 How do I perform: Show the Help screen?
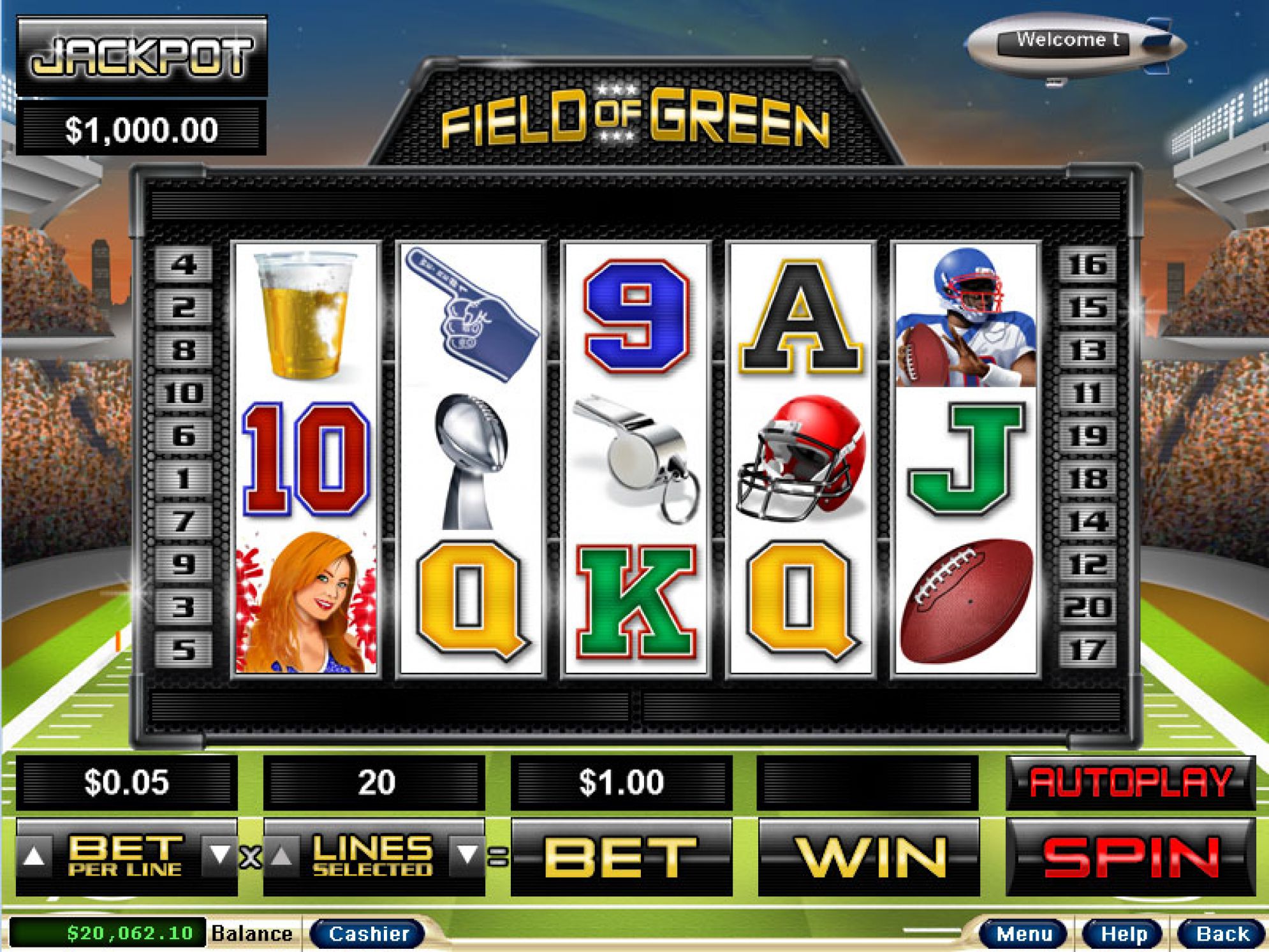[x=1124, y=934]
